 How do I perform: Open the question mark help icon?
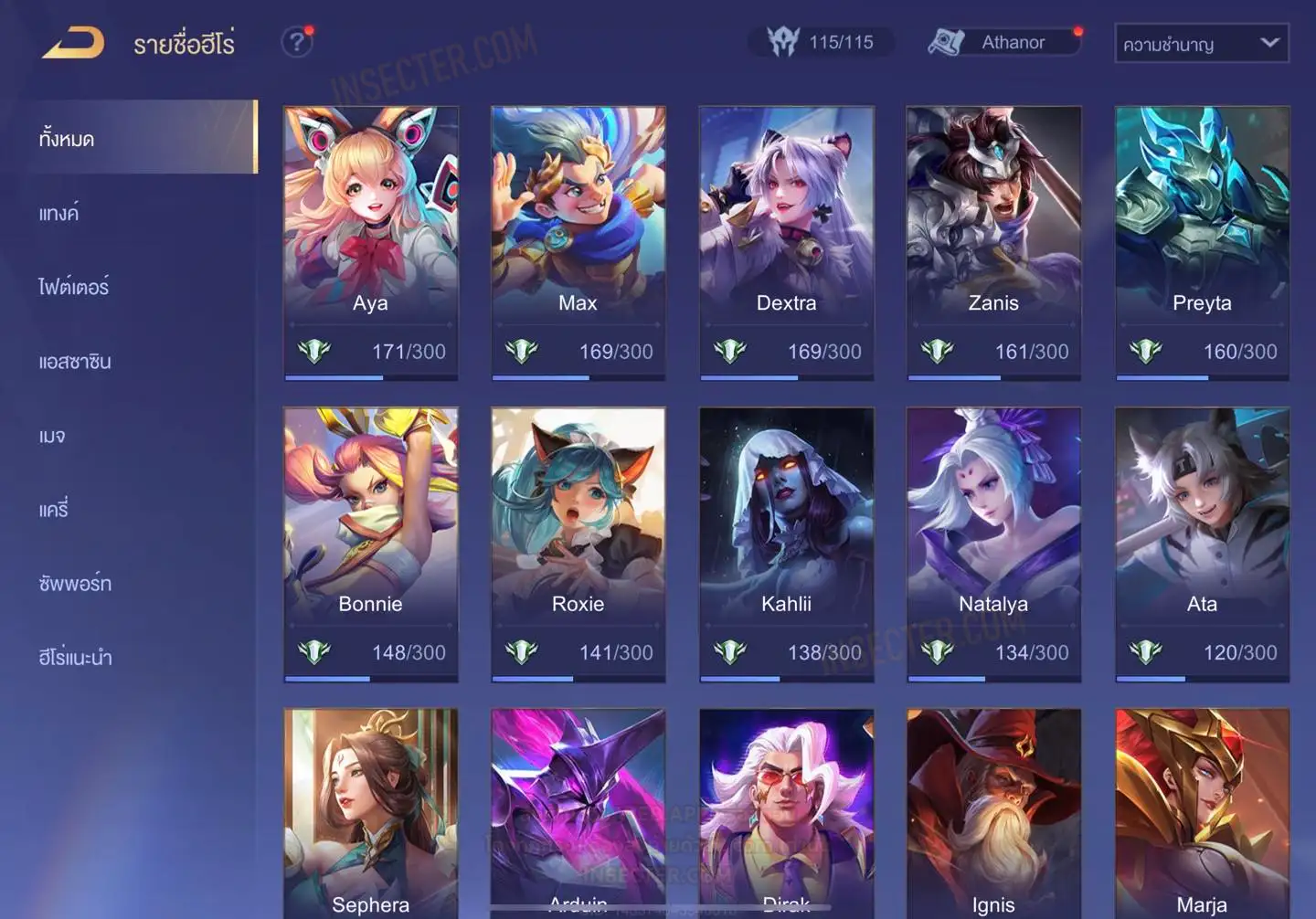[296, 42]
